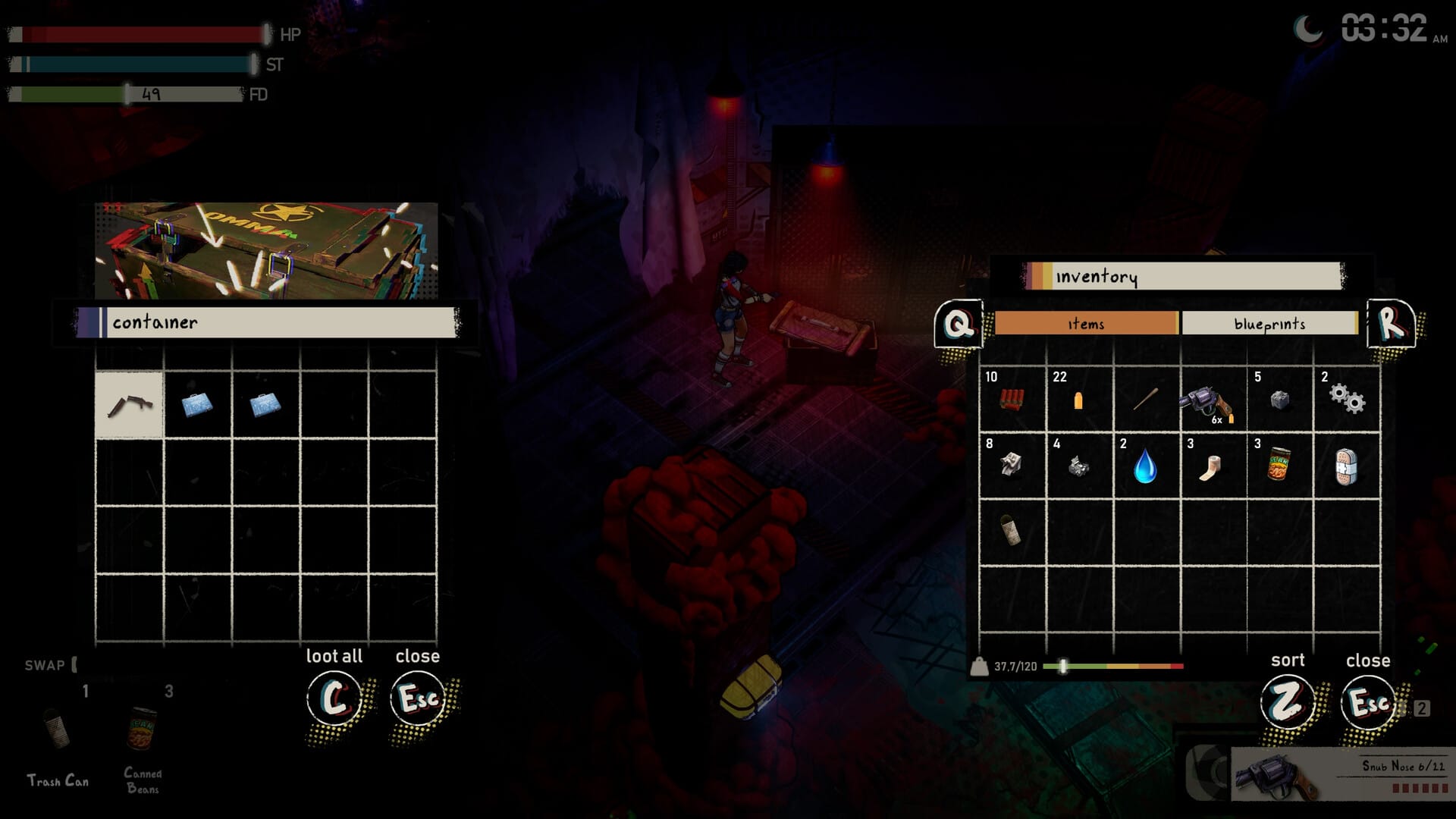Sort the inventory items
The width and height of the screenshot is (1456, 819).
[x=1287, y=701]
